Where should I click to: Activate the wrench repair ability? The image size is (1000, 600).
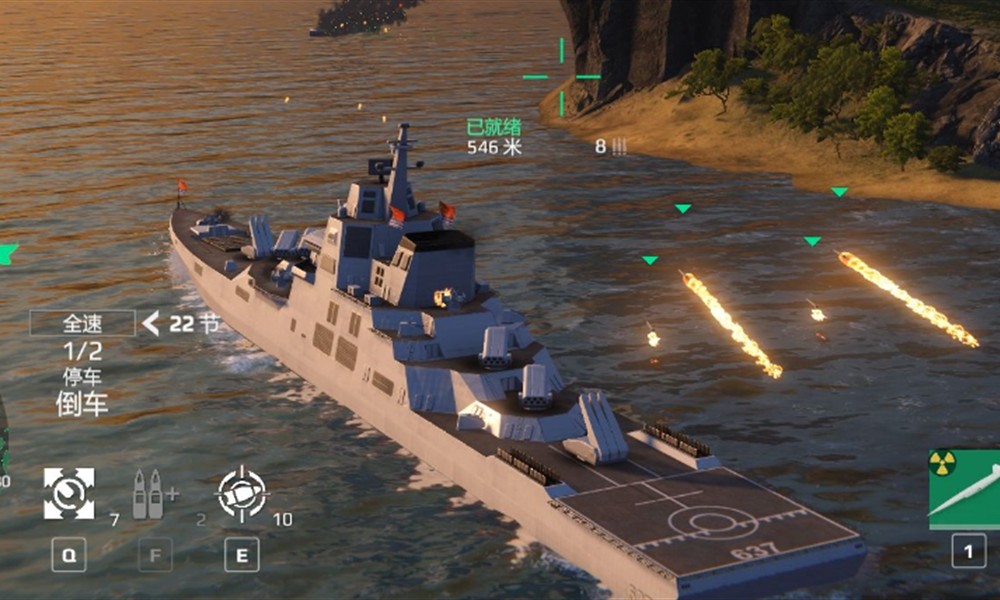(69, 493)
